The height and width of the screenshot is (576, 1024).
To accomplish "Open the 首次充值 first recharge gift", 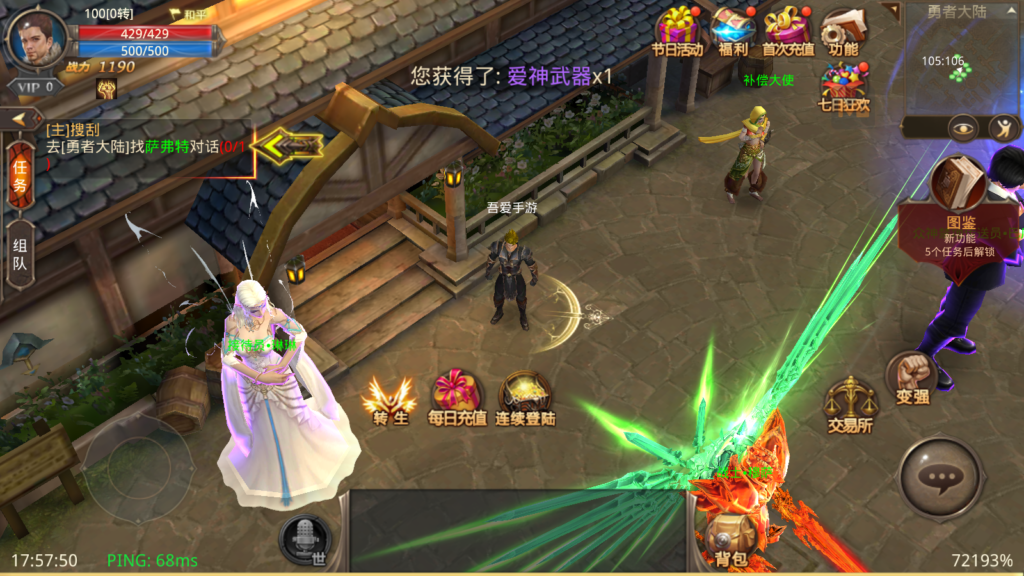I will [788, 28].
